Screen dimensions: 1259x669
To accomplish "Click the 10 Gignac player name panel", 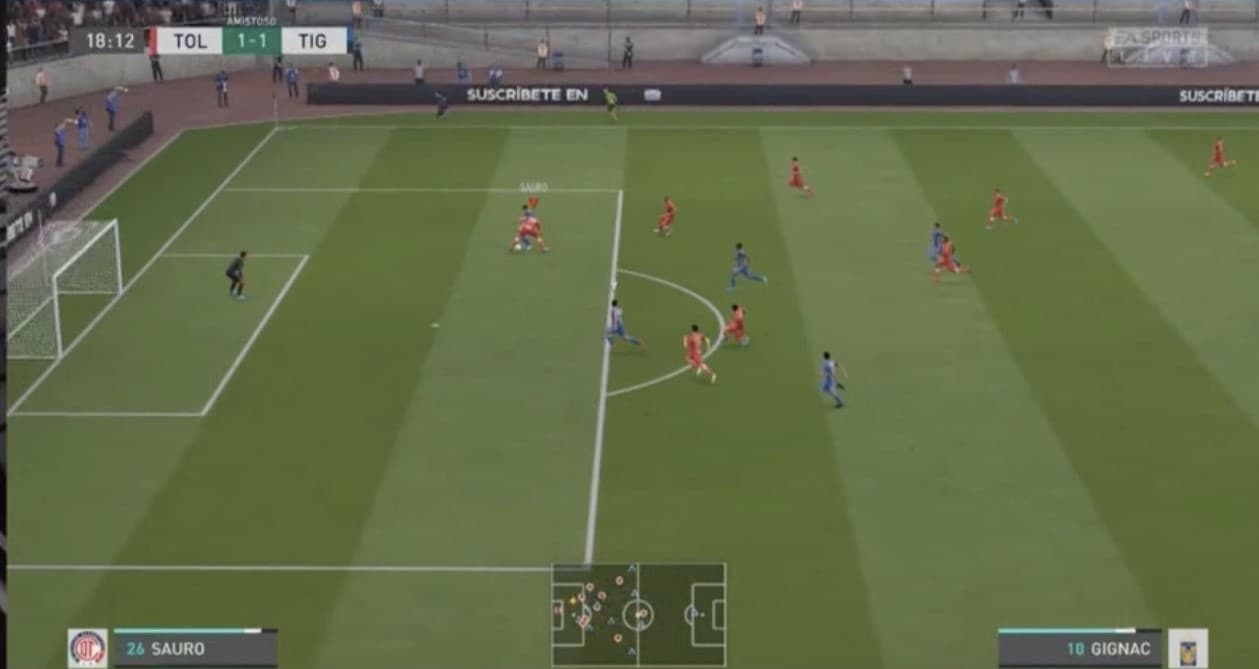I will click(1081, 649).
